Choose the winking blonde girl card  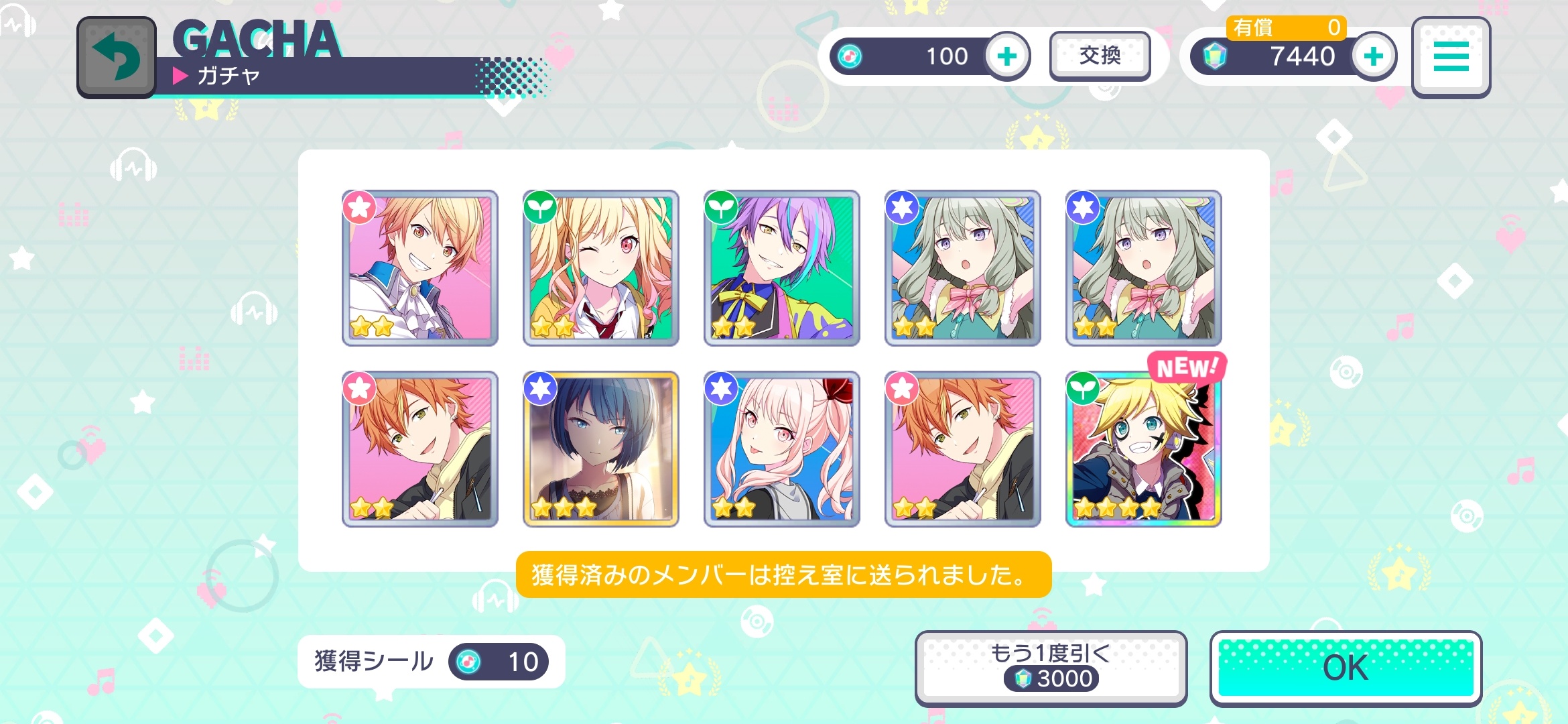[600, 268]
